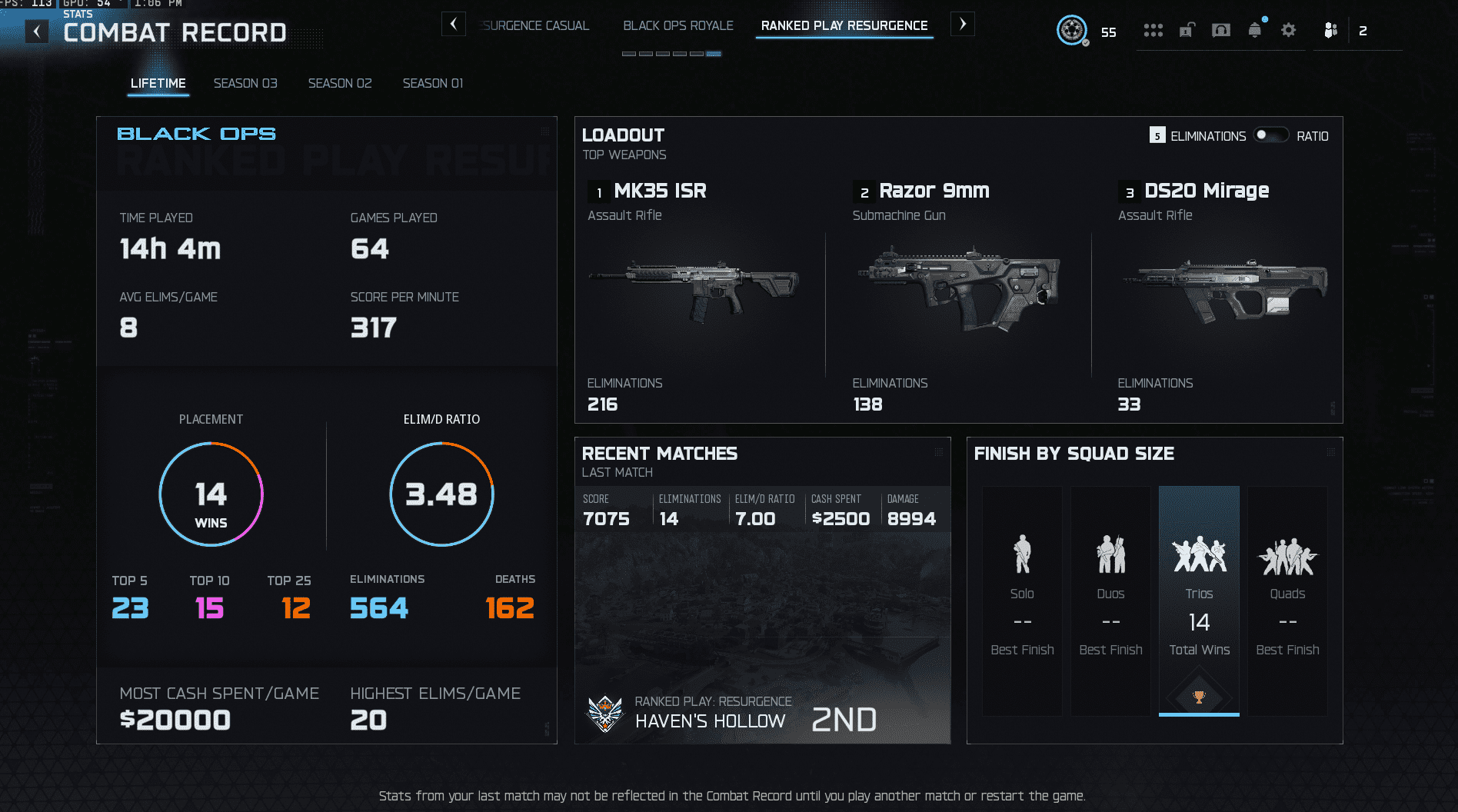1458x812 pixels.
Task: Click the unlocks padlock icon
Action: 1187,30
